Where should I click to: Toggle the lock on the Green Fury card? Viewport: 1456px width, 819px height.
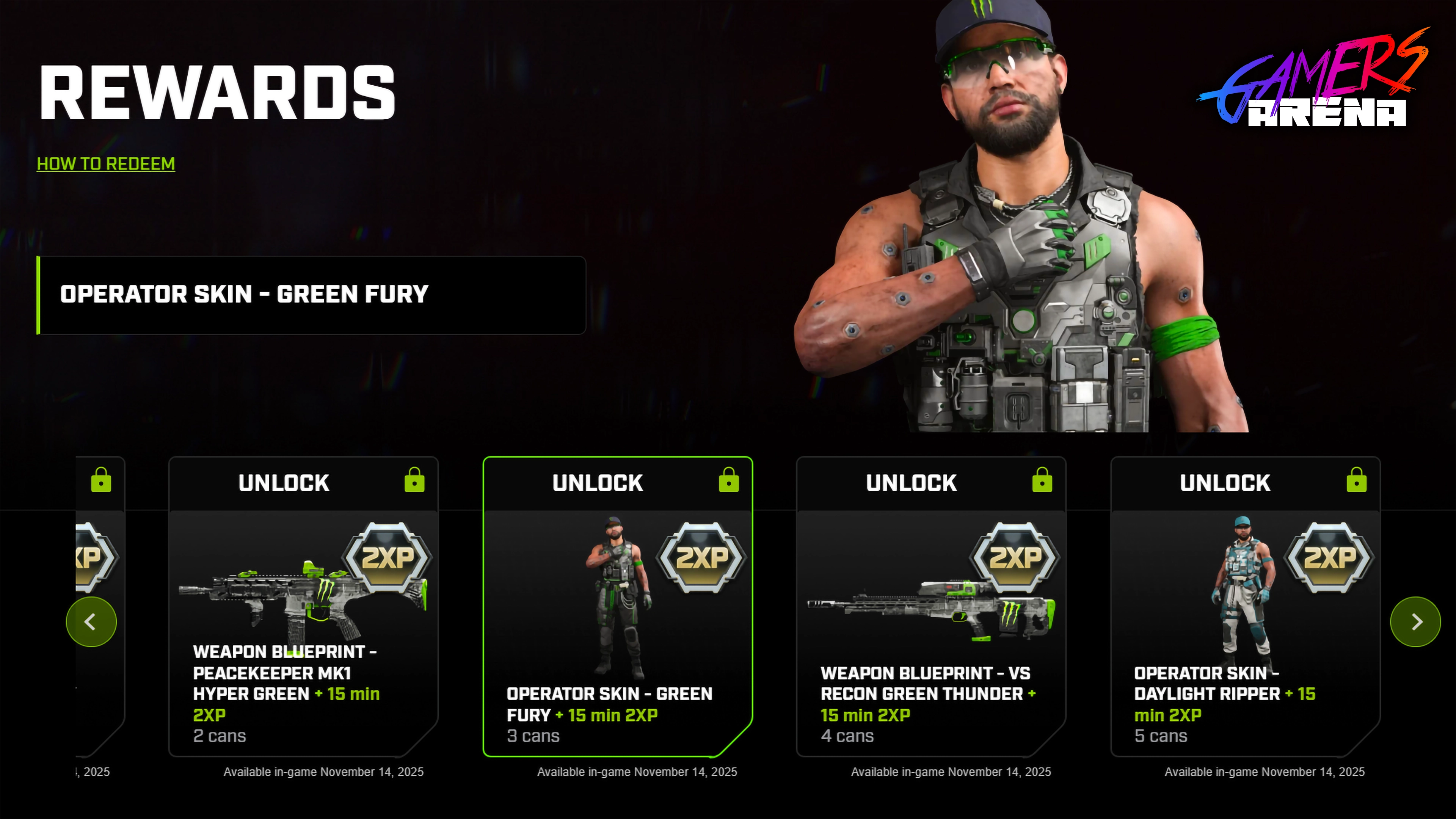728,482
